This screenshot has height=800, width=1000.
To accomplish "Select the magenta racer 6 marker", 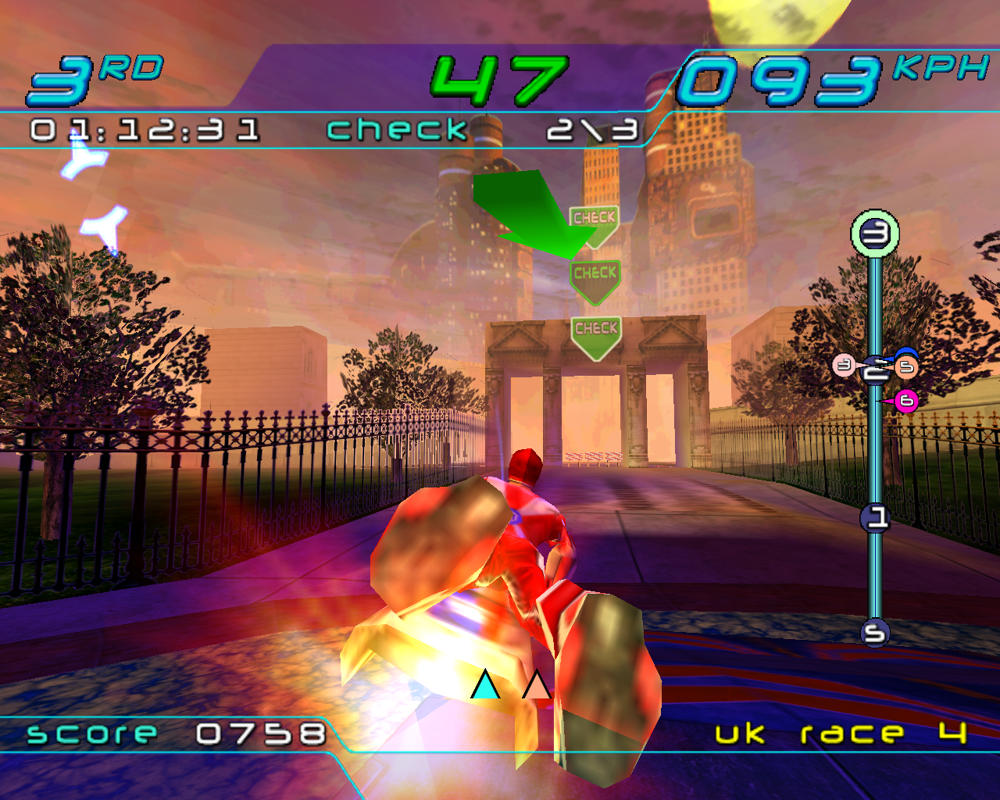I will tap(906, 401).
